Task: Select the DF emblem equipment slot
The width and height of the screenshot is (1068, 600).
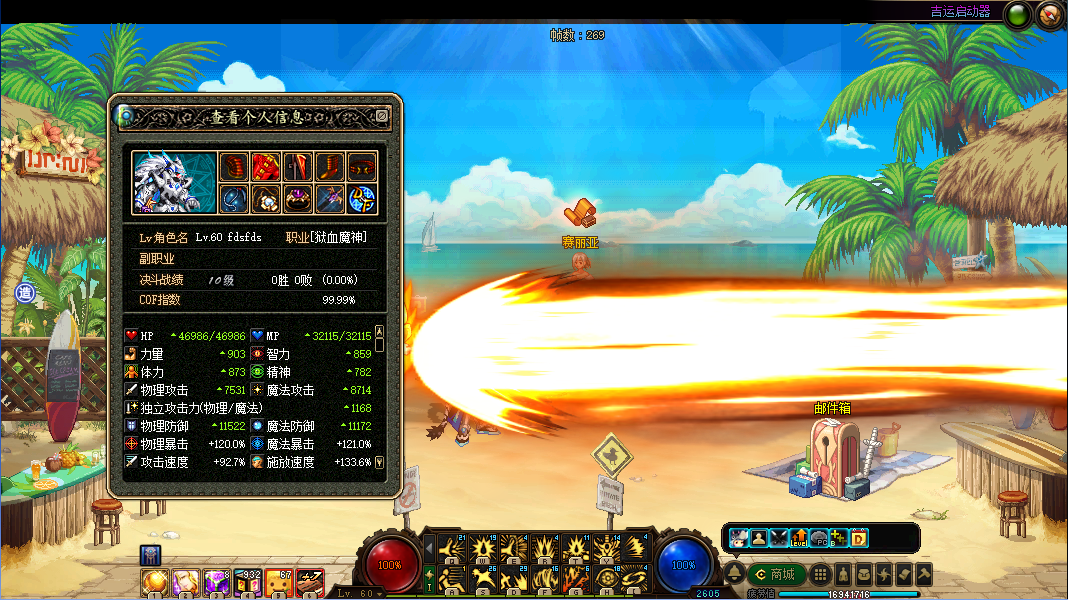Action: (x=362, y=198)
